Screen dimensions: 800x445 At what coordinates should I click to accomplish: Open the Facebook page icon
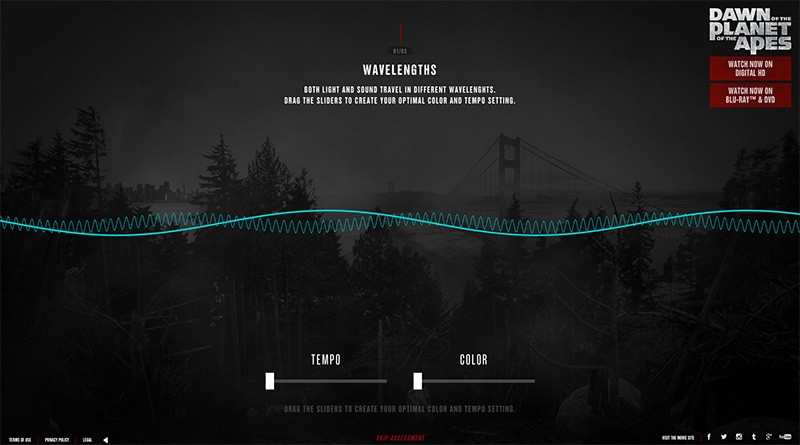[x=708, y=437]
